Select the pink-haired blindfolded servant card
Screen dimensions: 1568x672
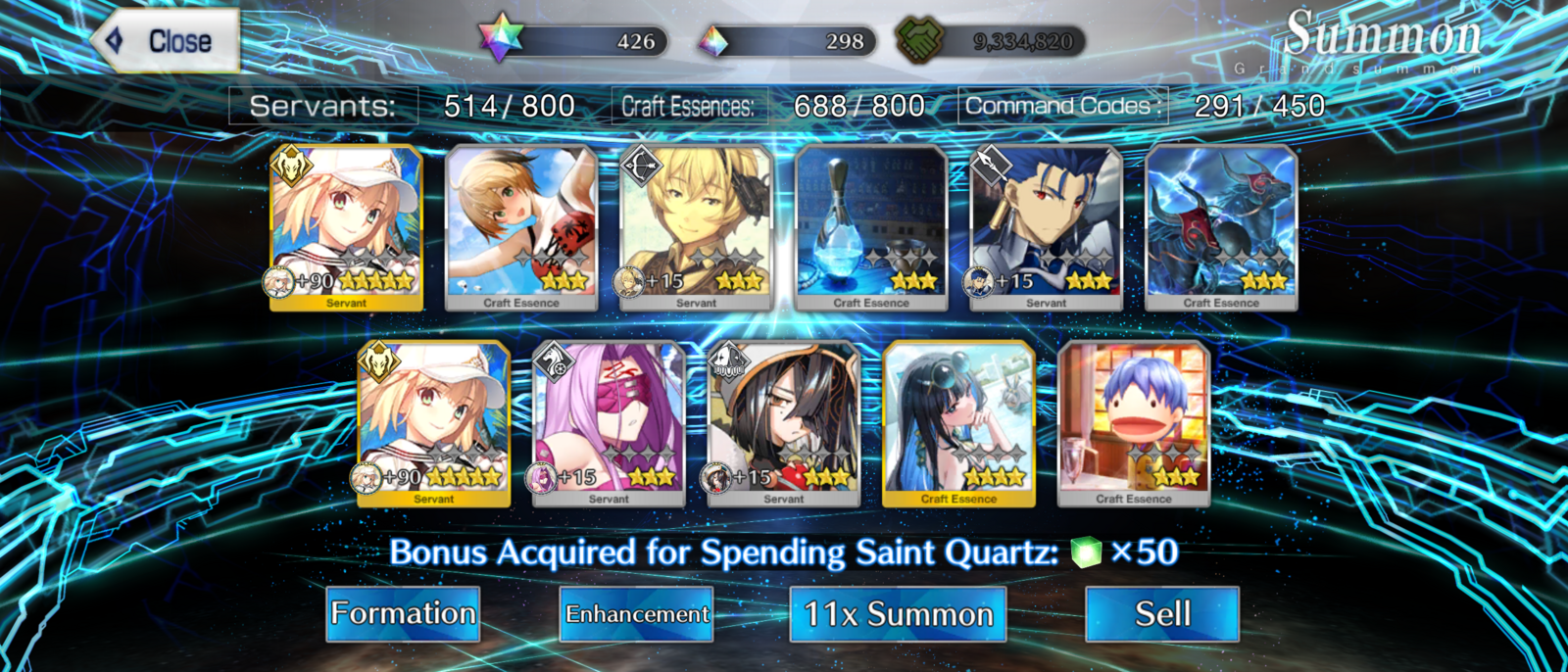pos(609,423)
